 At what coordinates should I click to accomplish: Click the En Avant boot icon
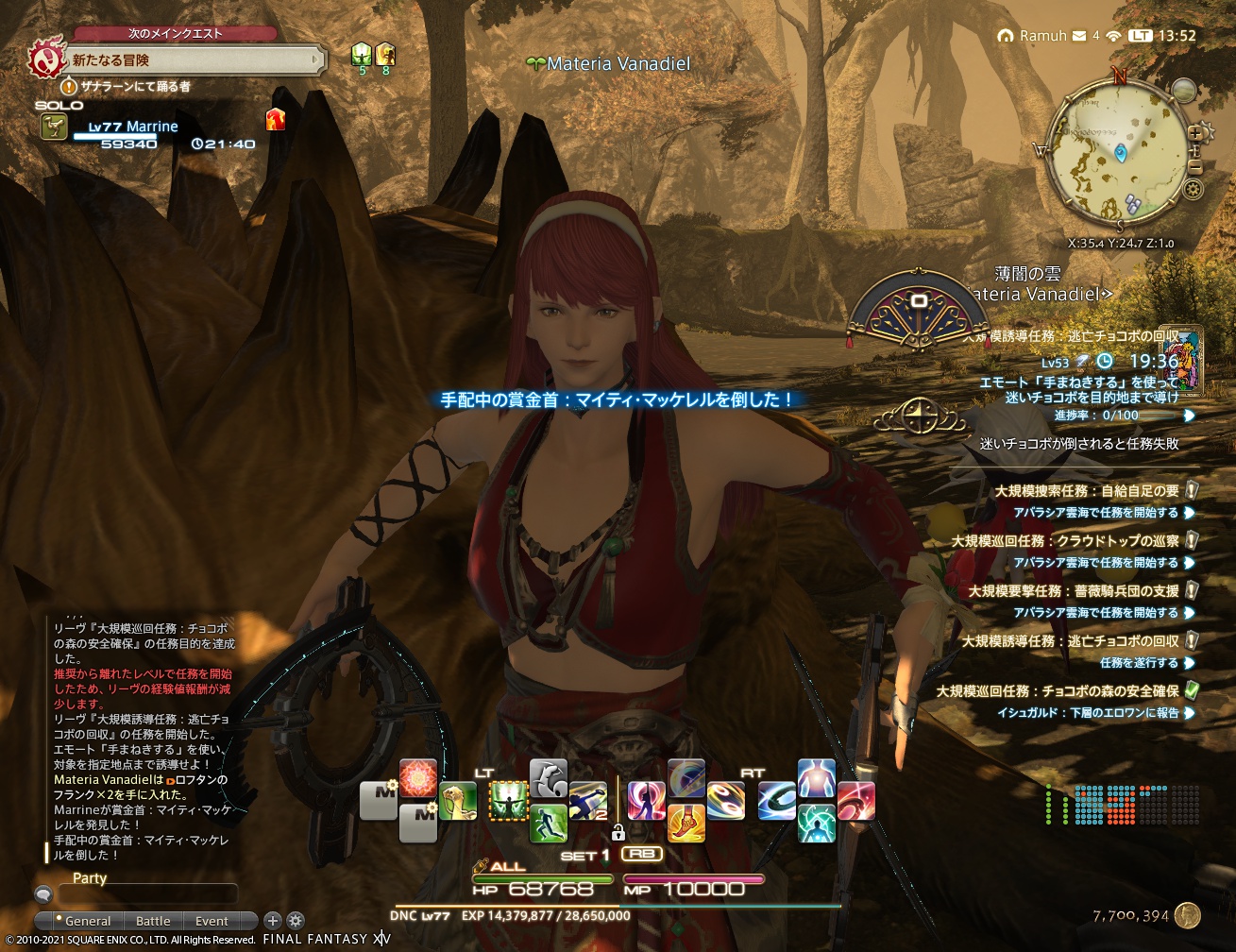(688, 824)
